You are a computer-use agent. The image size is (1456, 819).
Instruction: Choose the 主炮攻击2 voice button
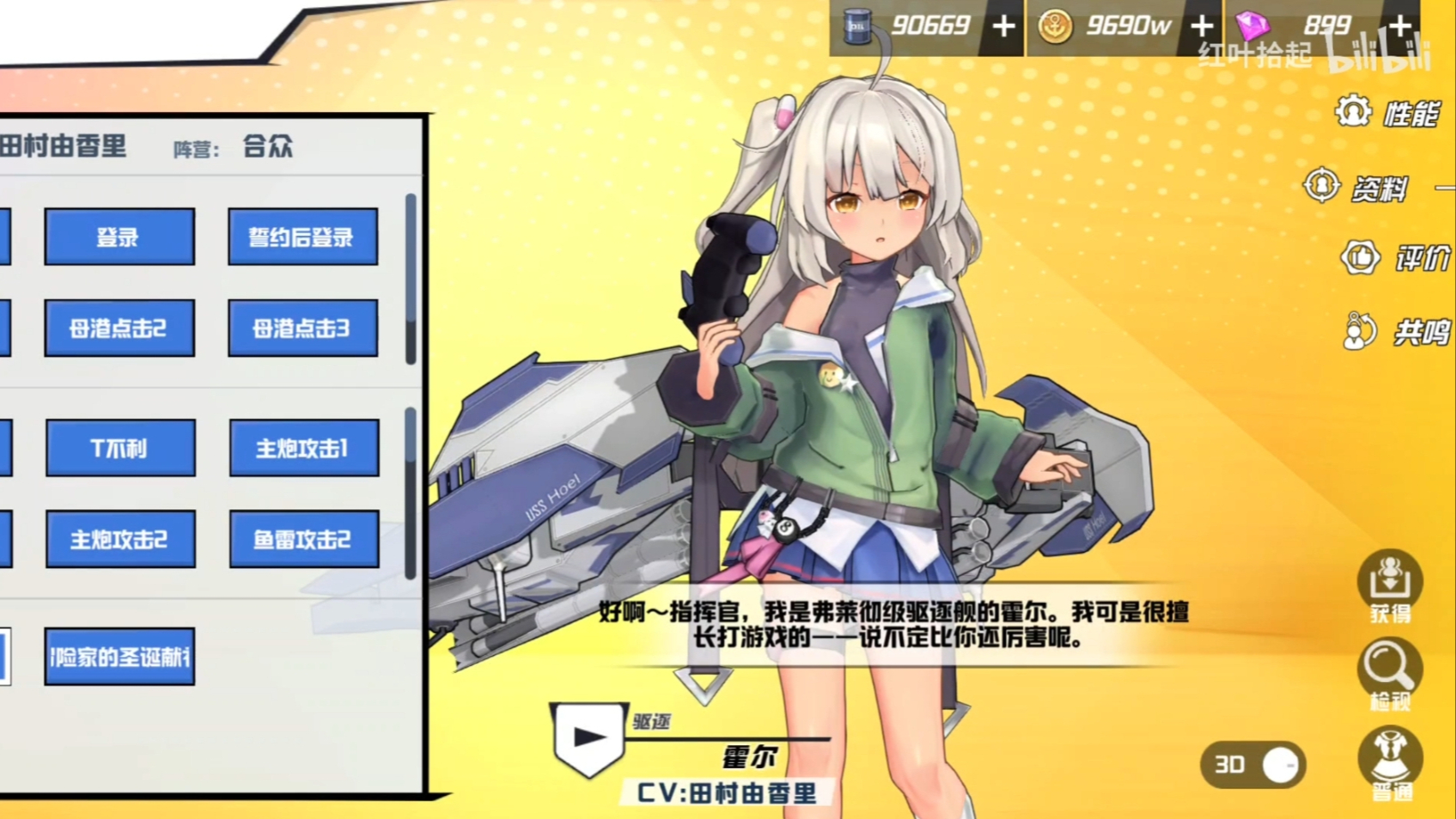coord(120,539)
